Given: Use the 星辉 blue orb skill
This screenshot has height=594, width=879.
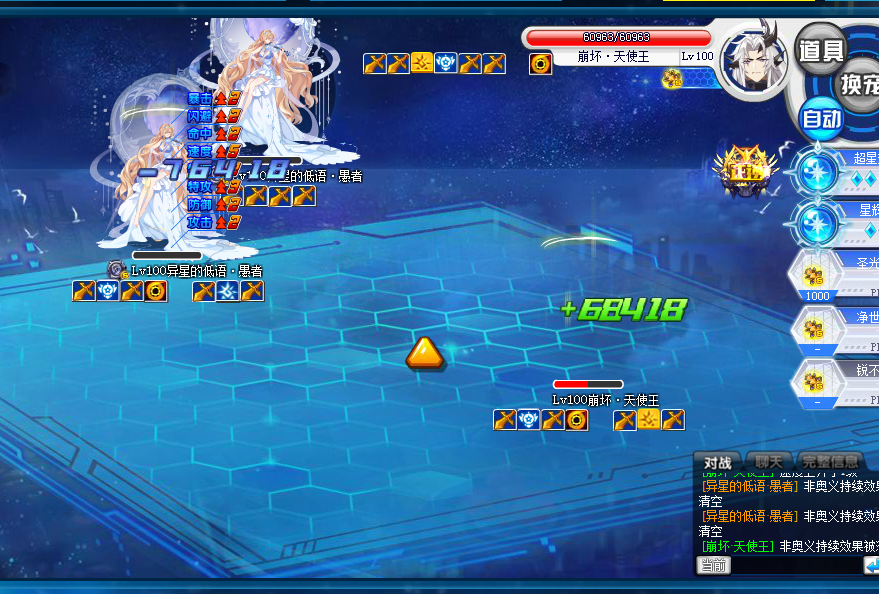Looking at the screenshot, I should 817,223.
